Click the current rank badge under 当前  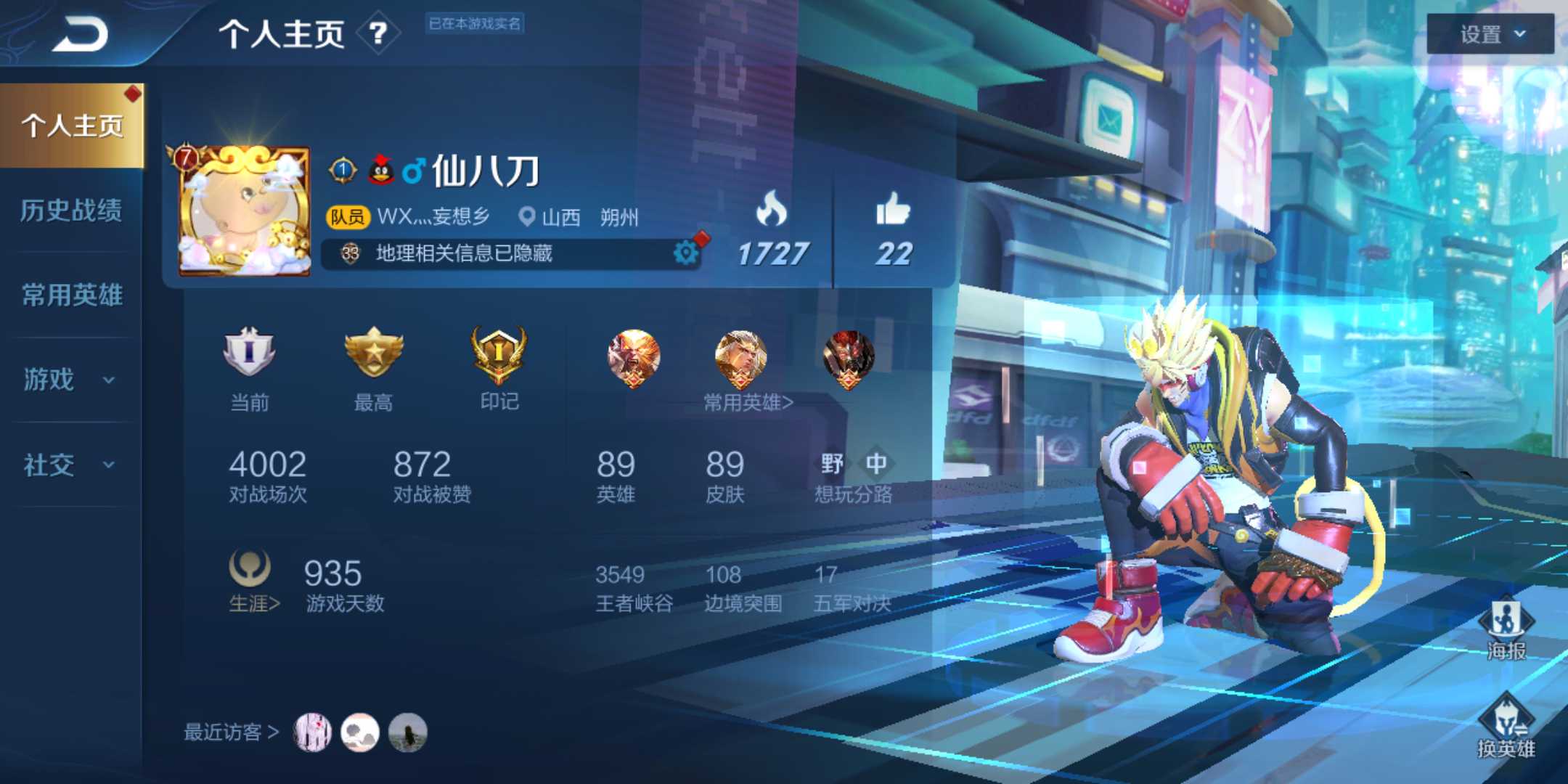tap(250, 356)
